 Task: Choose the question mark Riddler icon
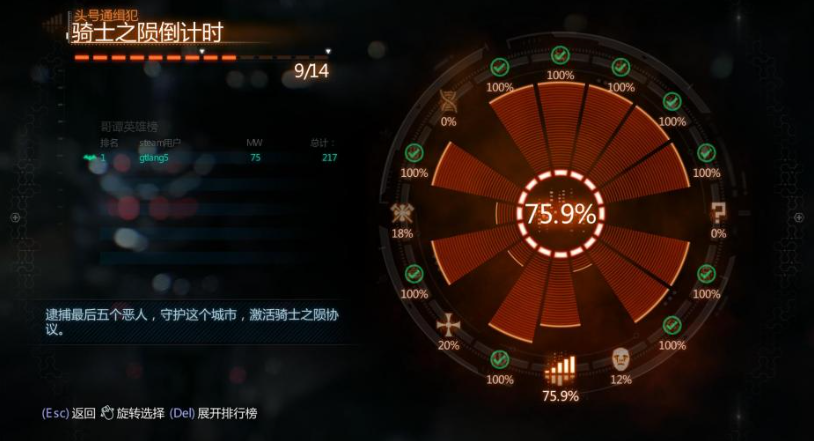[718, 211]
